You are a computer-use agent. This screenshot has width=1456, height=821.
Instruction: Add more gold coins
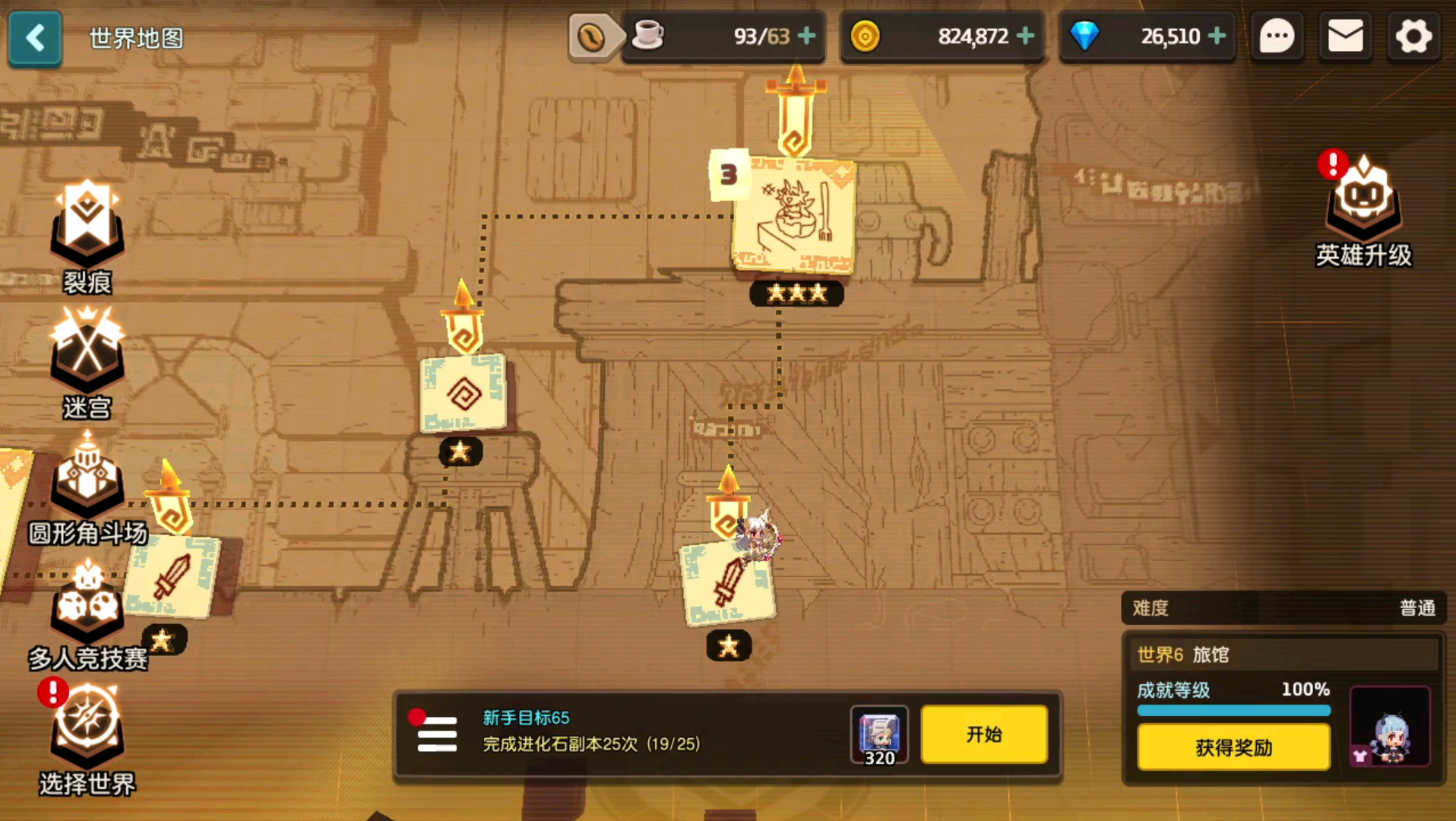[1025, 36]
